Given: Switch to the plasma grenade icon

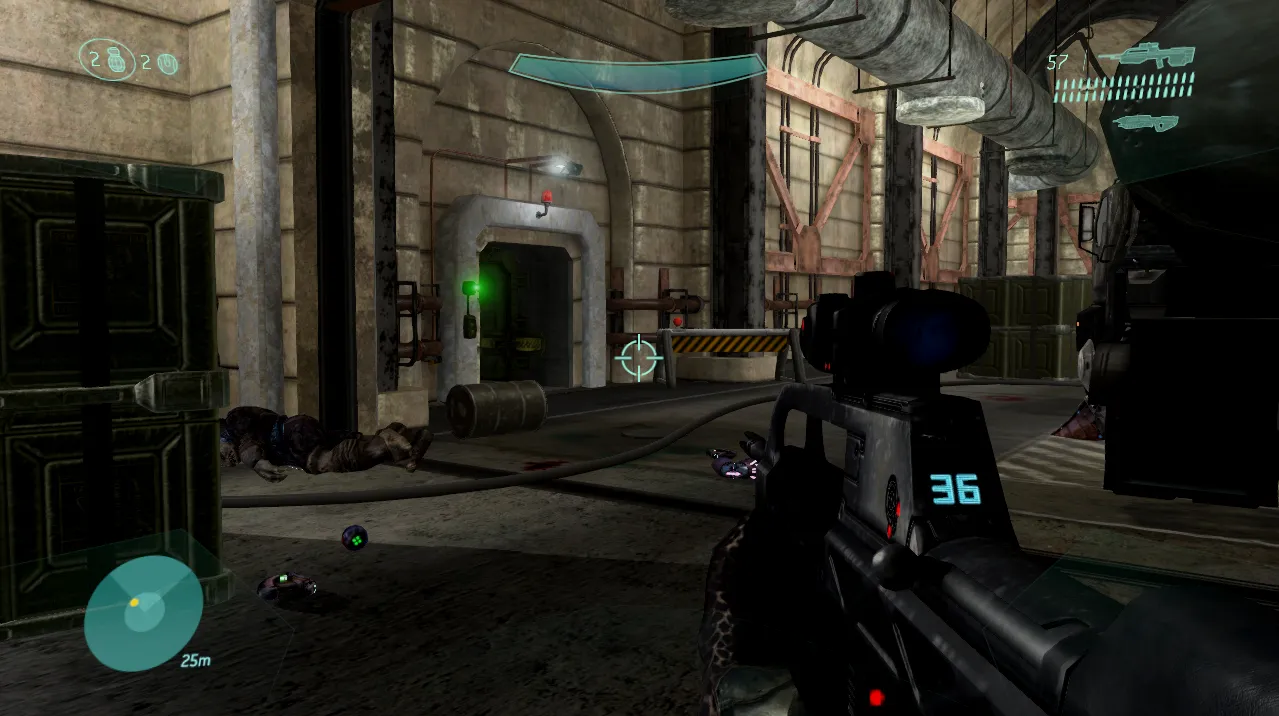Looking at the screenshot, I should (x=169, y=63).
